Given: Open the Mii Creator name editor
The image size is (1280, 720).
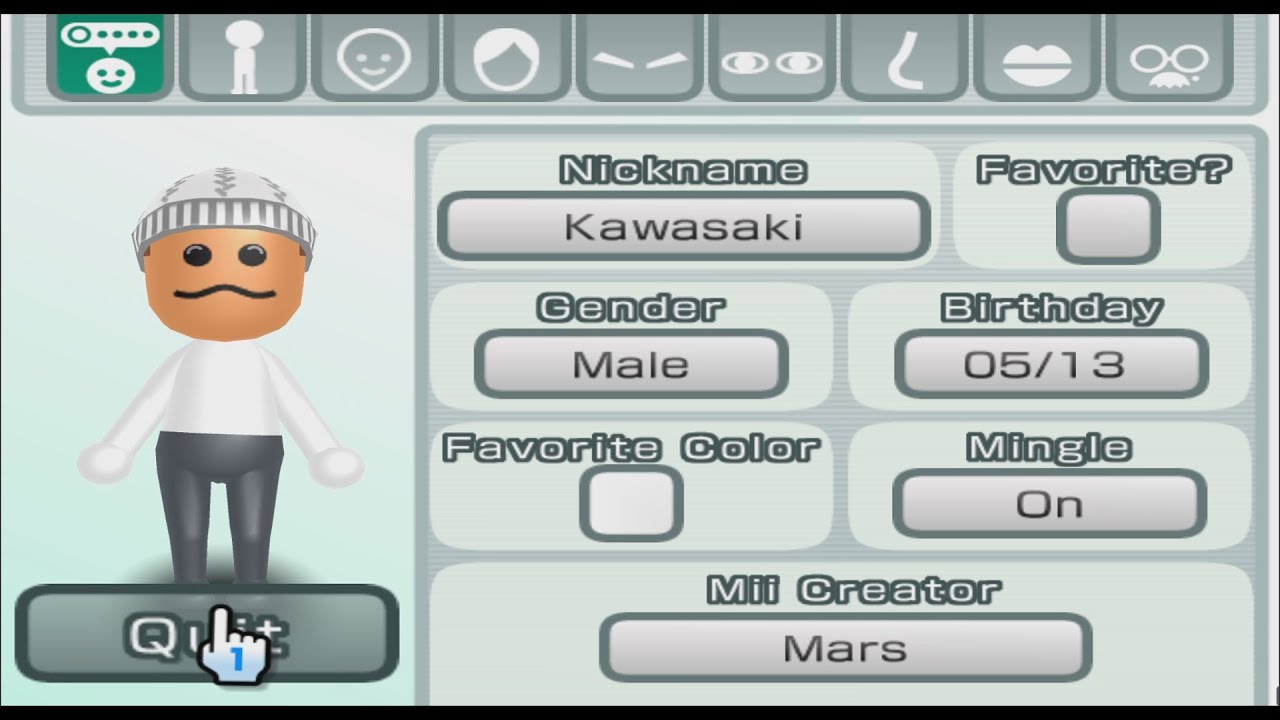Looking at the screenshot, I should [x=846, y=648].
